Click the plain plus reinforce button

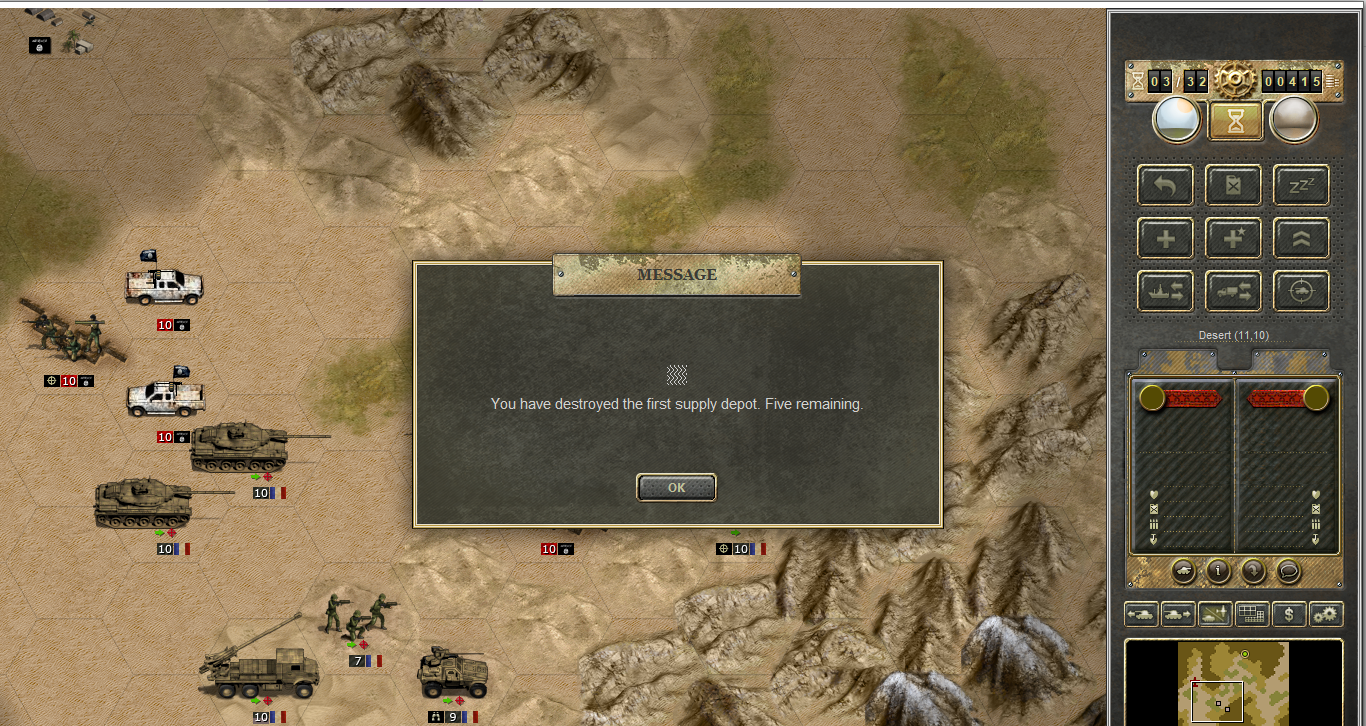click(x=1165, y=238)
